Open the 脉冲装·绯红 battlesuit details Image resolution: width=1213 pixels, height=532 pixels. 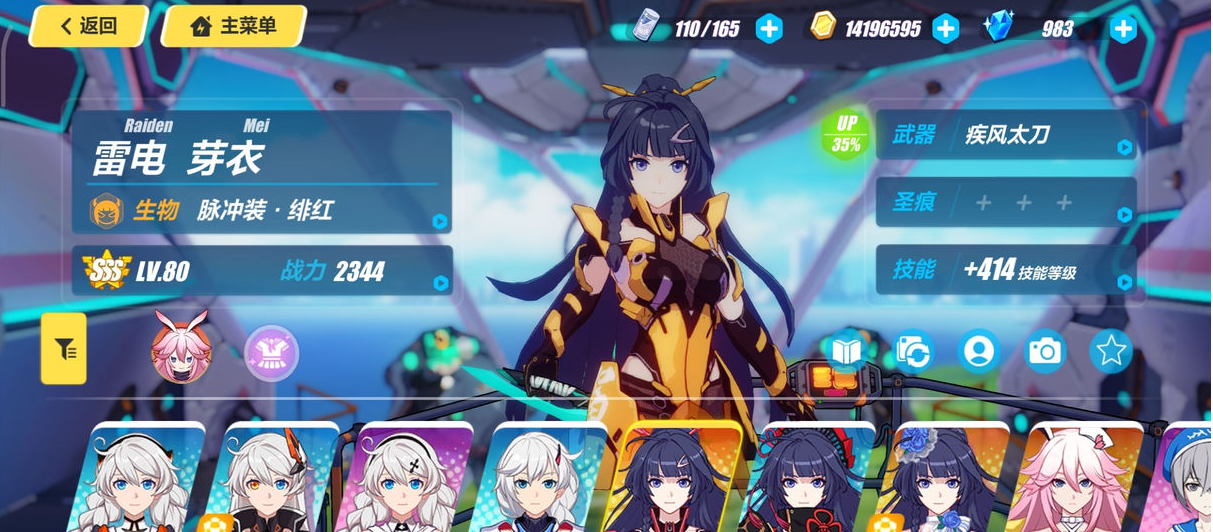[x=262, y=210]
